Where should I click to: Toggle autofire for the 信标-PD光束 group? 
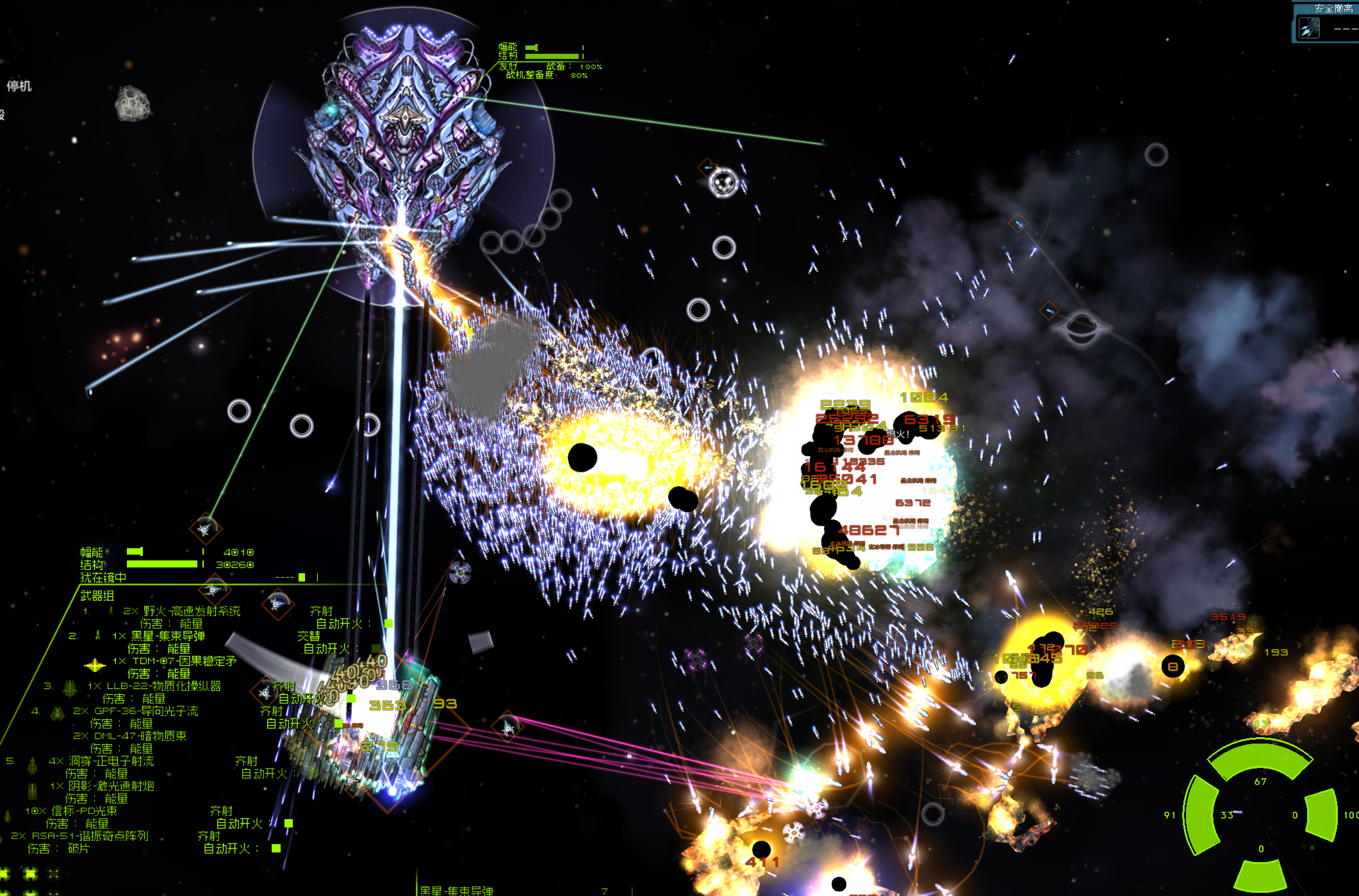click(x=288, y=823)
